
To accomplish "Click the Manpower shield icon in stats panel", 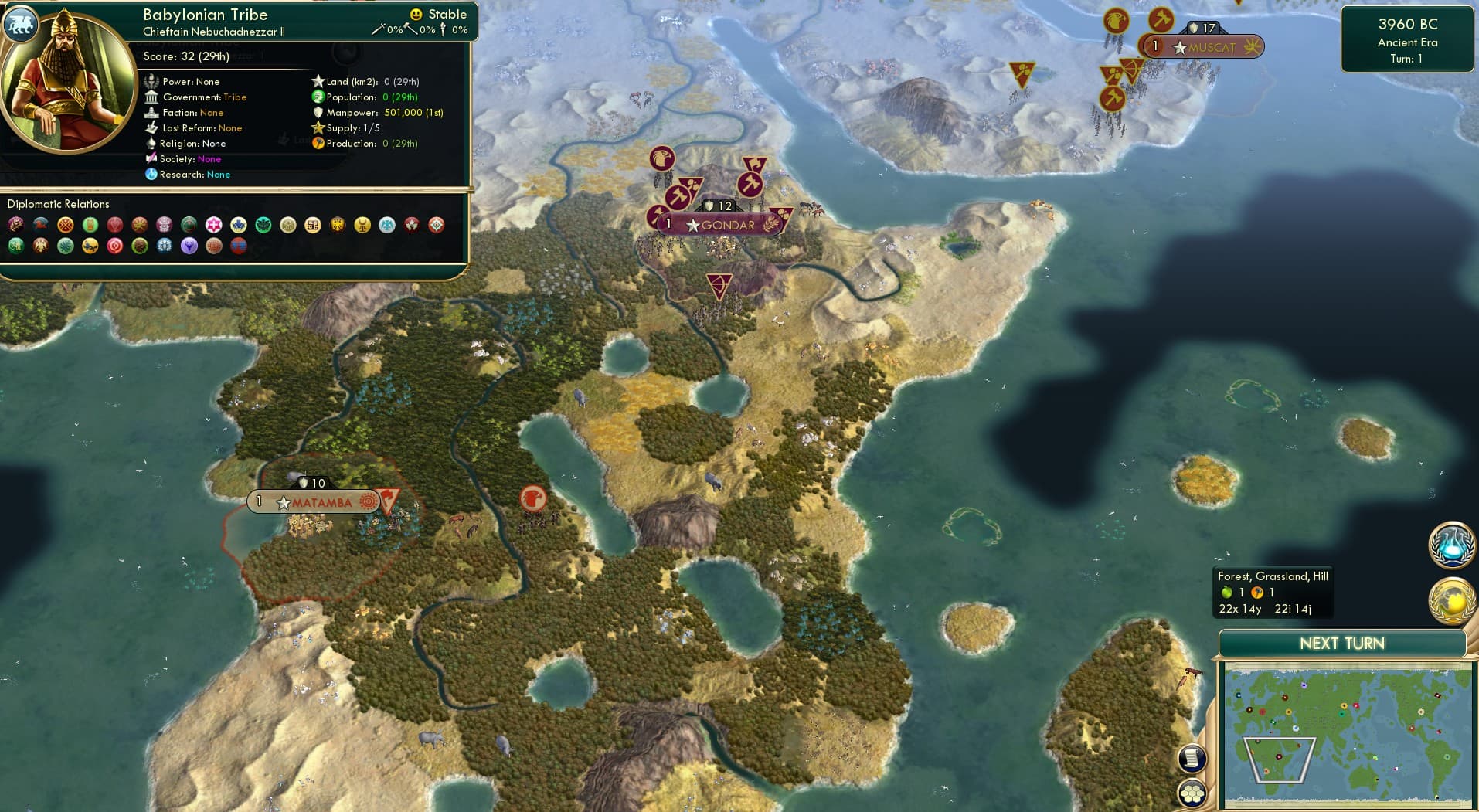I will pos(317,112).
